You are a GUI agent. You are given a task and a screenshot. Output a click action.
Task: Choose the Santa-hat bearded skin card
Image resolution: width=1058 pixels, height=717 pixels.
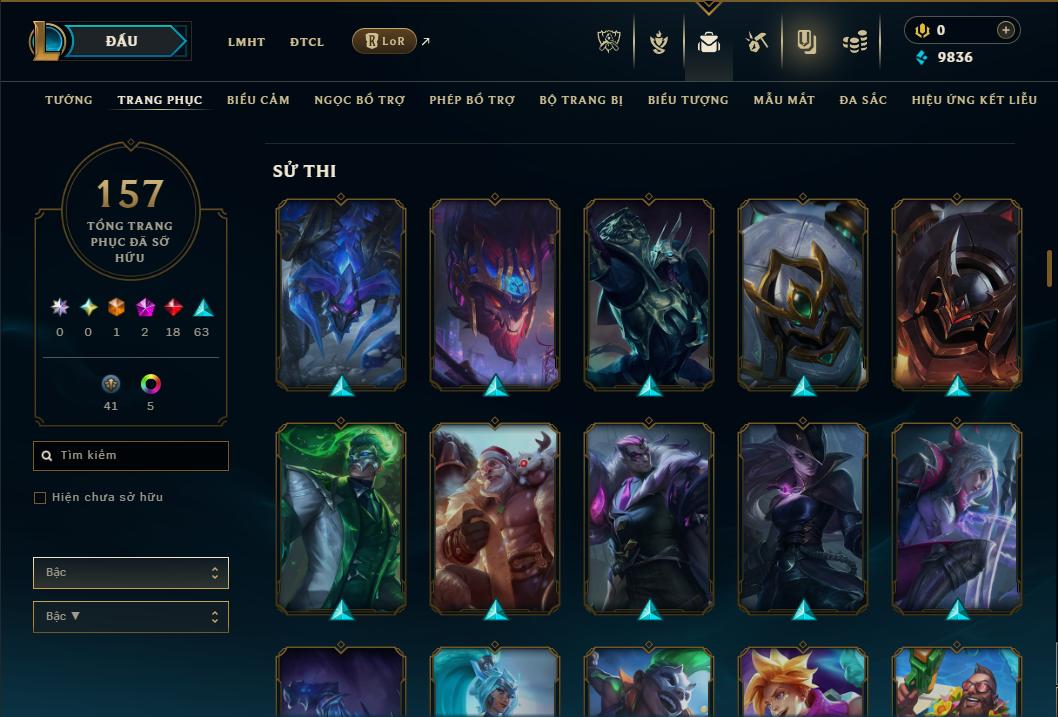[x=495, y=519]
